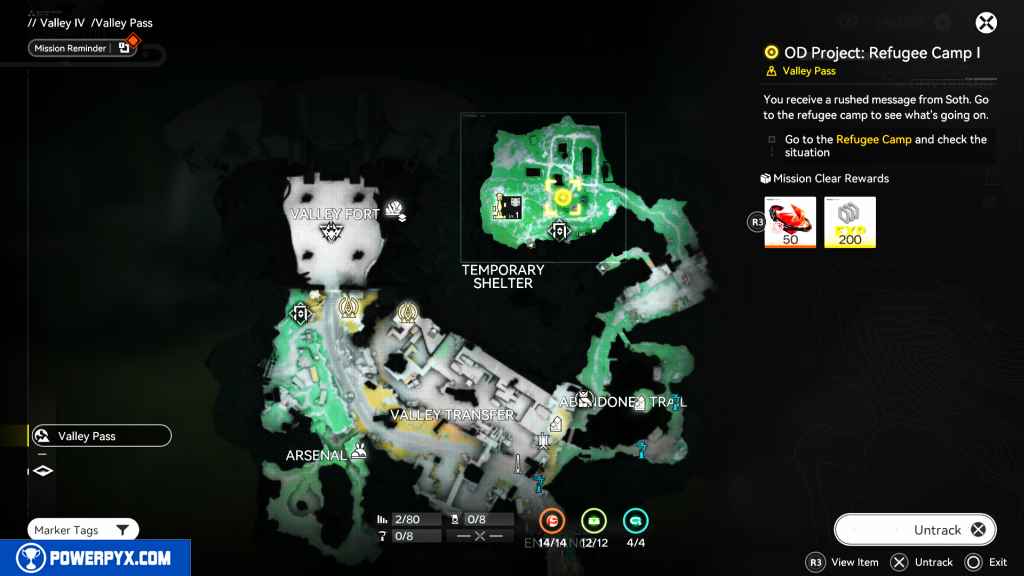The height and width of the screenshot is (576, 1024).
Task: Open the Mission Reminder panel
Action: [x=82, y=47]
